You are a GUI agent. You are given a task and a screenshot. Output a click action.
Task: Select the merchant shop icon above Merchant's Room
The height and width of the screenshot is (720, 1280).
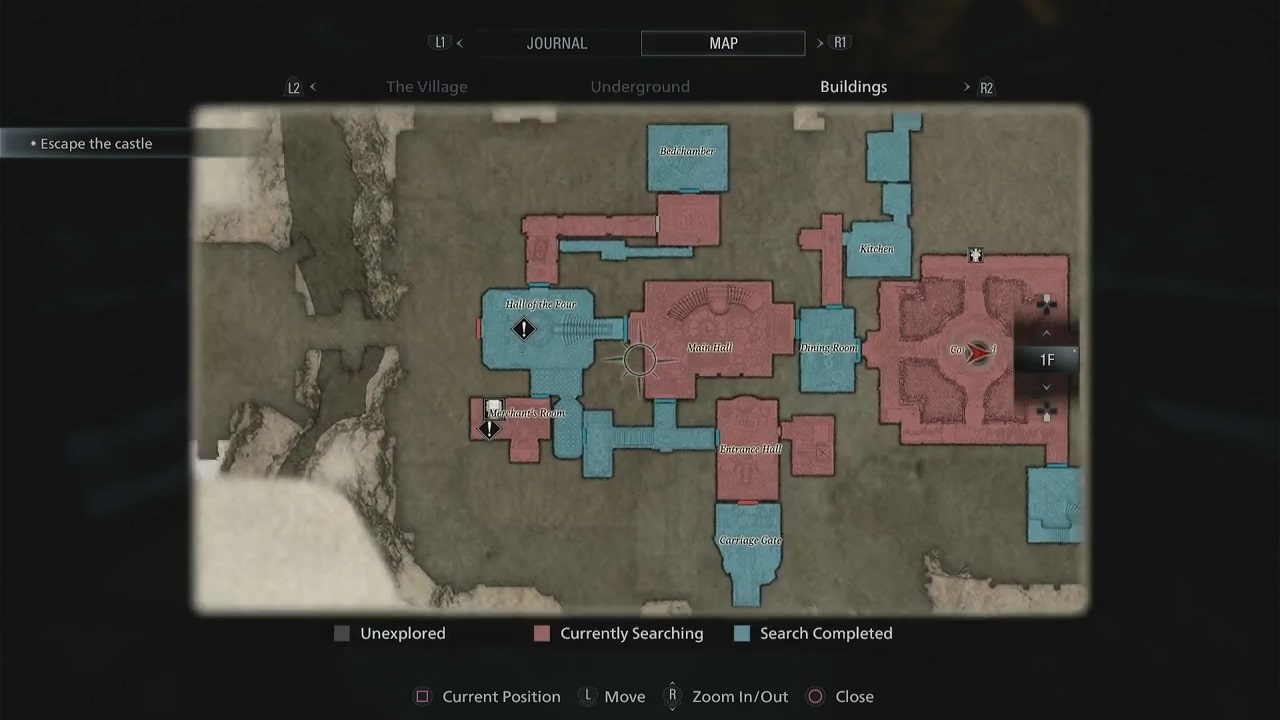point(494,406)
